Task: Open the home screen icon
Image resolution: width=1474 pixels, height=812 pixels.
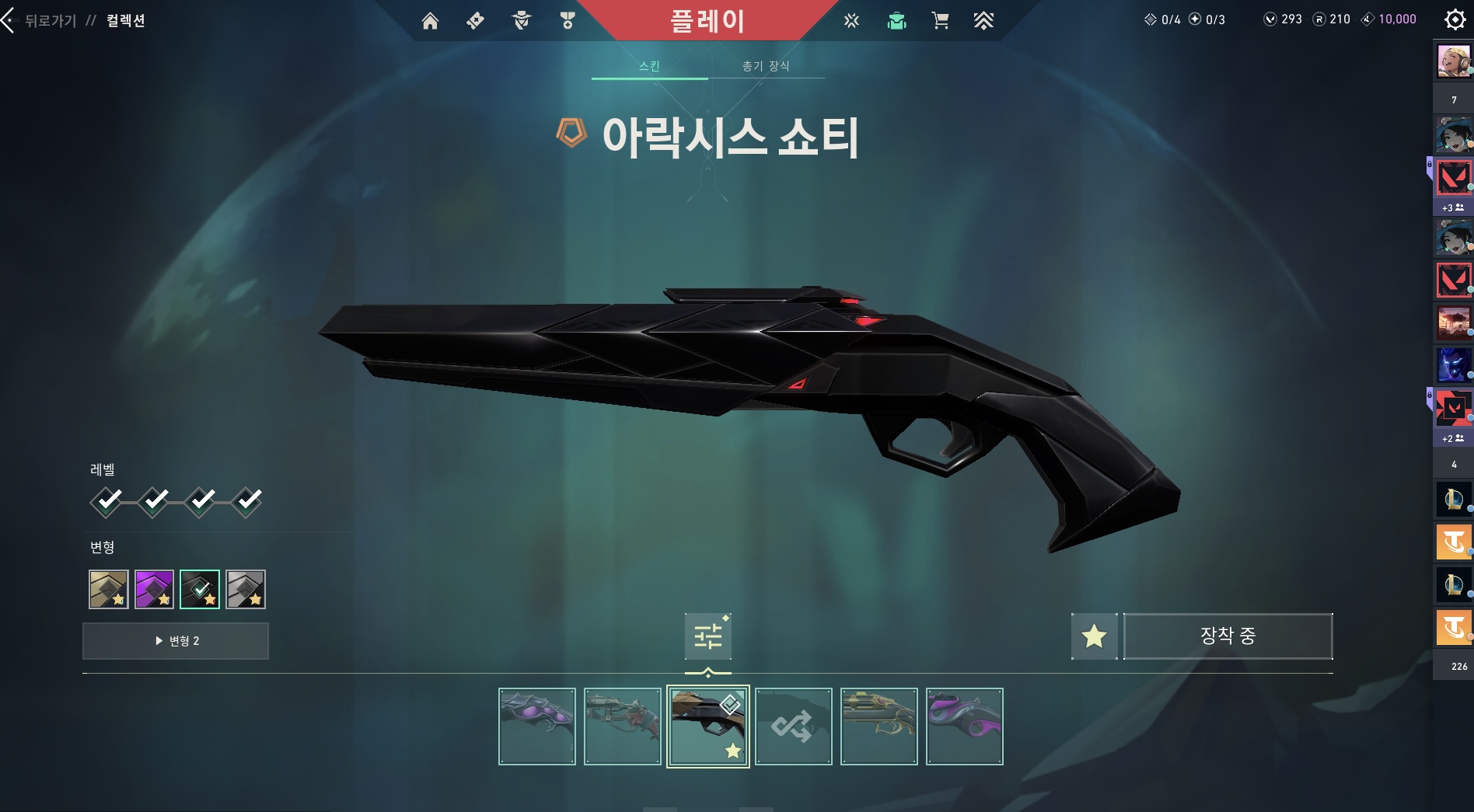Action: pyautogui.click(x=430, y=21)
